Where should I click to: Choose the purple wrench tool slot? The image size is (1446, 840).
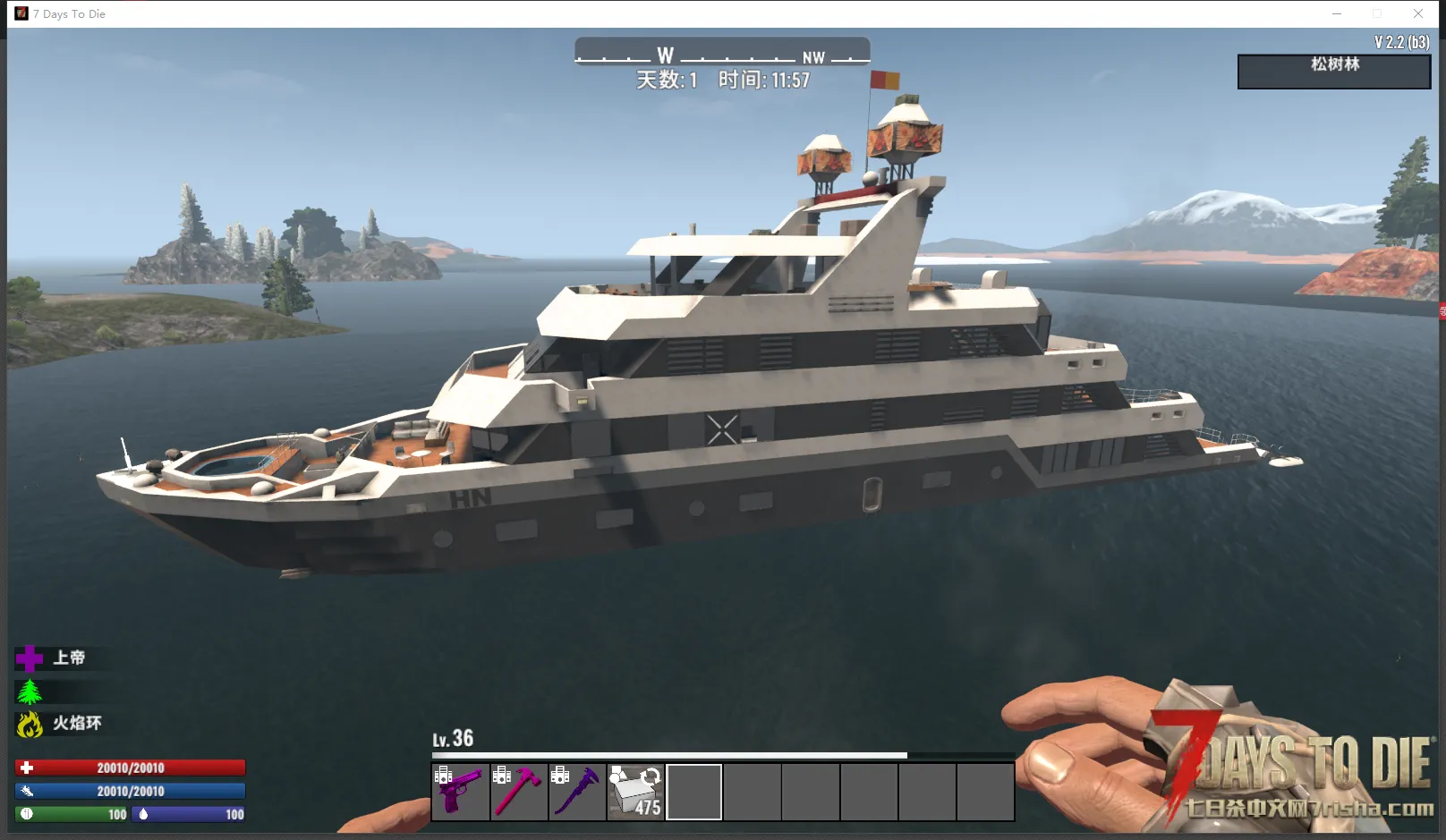click(577, 792)
